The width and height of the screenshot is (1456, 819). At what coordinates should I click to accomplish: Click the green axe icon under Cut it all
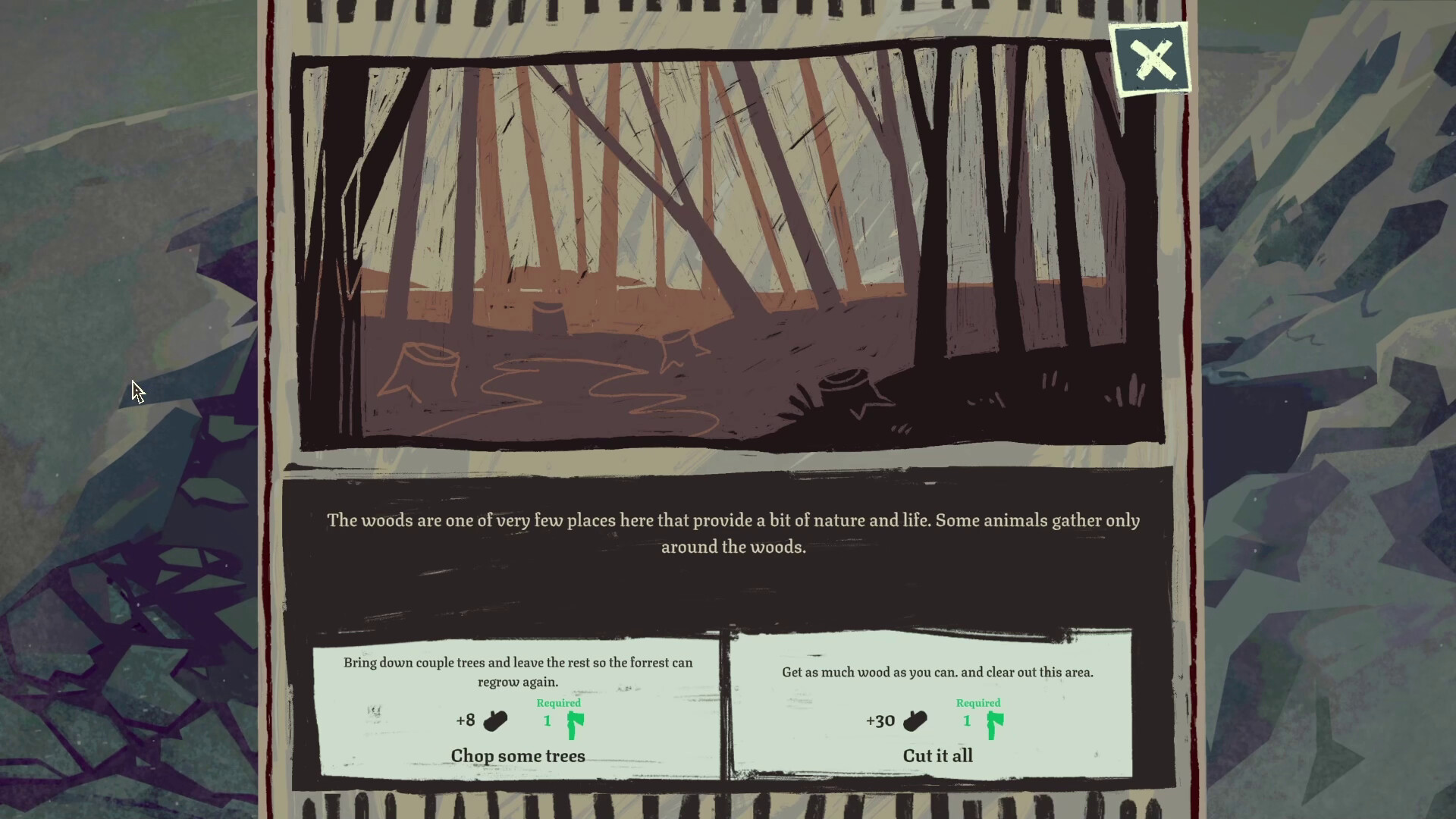click(x=994, y=726)
